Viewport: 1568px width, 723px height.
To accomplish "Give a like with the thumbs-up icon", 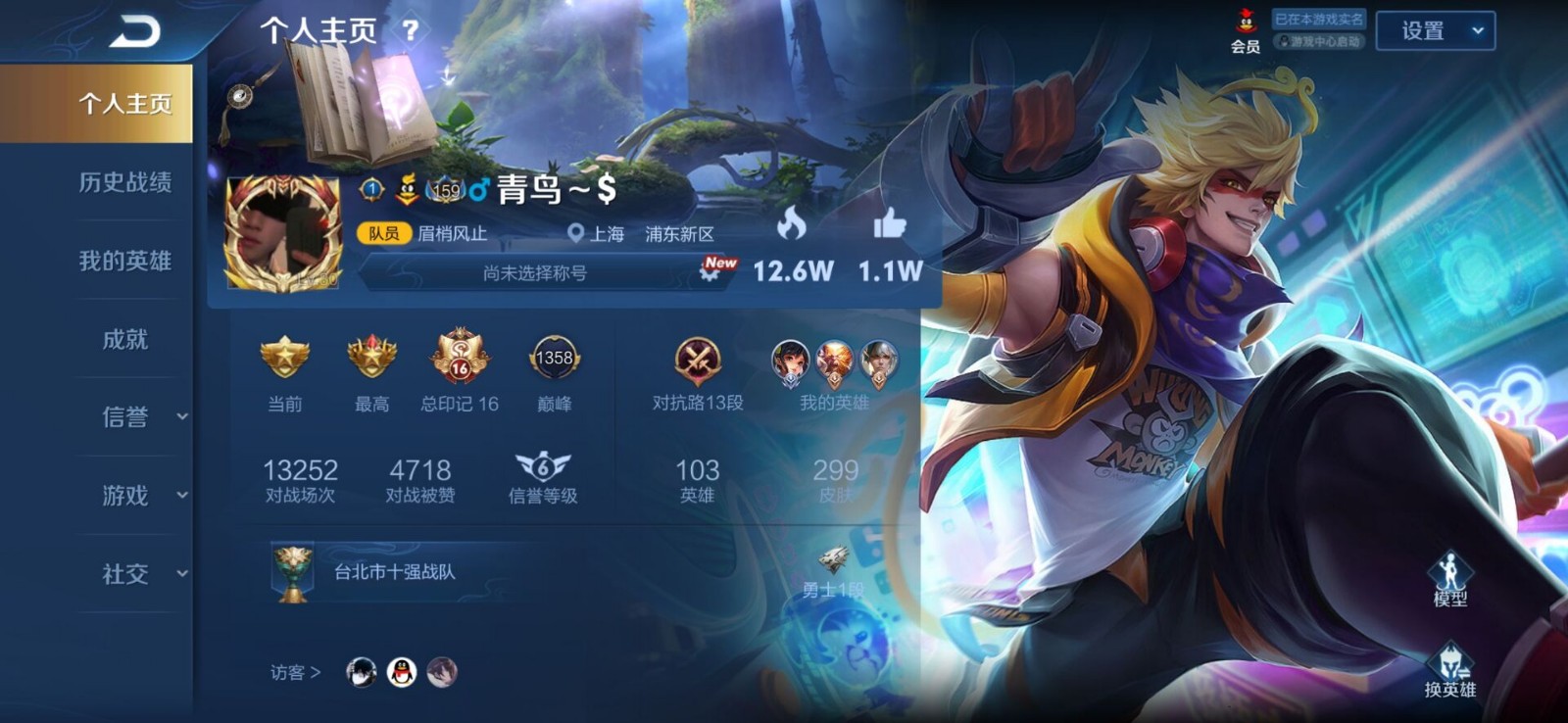I will (890, 225).
